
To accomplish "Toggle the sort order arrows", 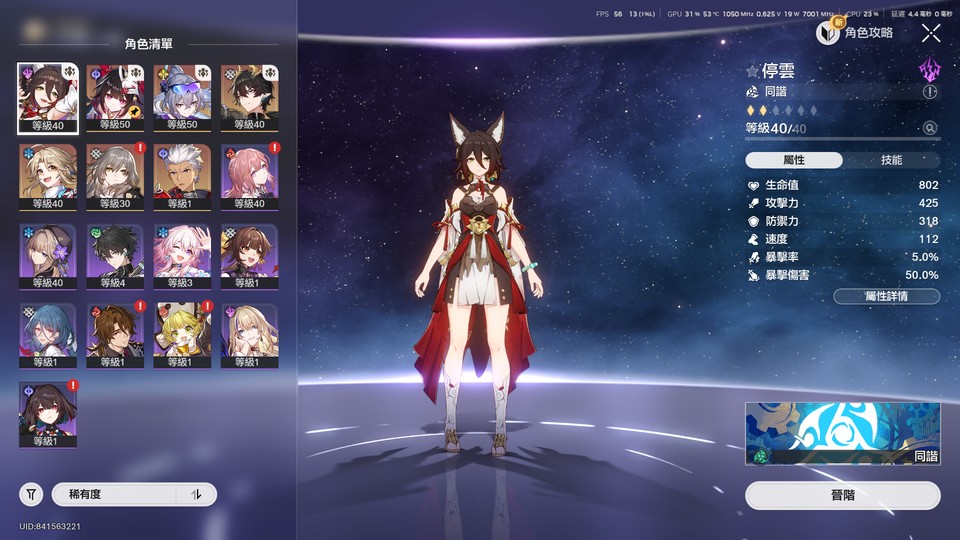I will (197, 494).
